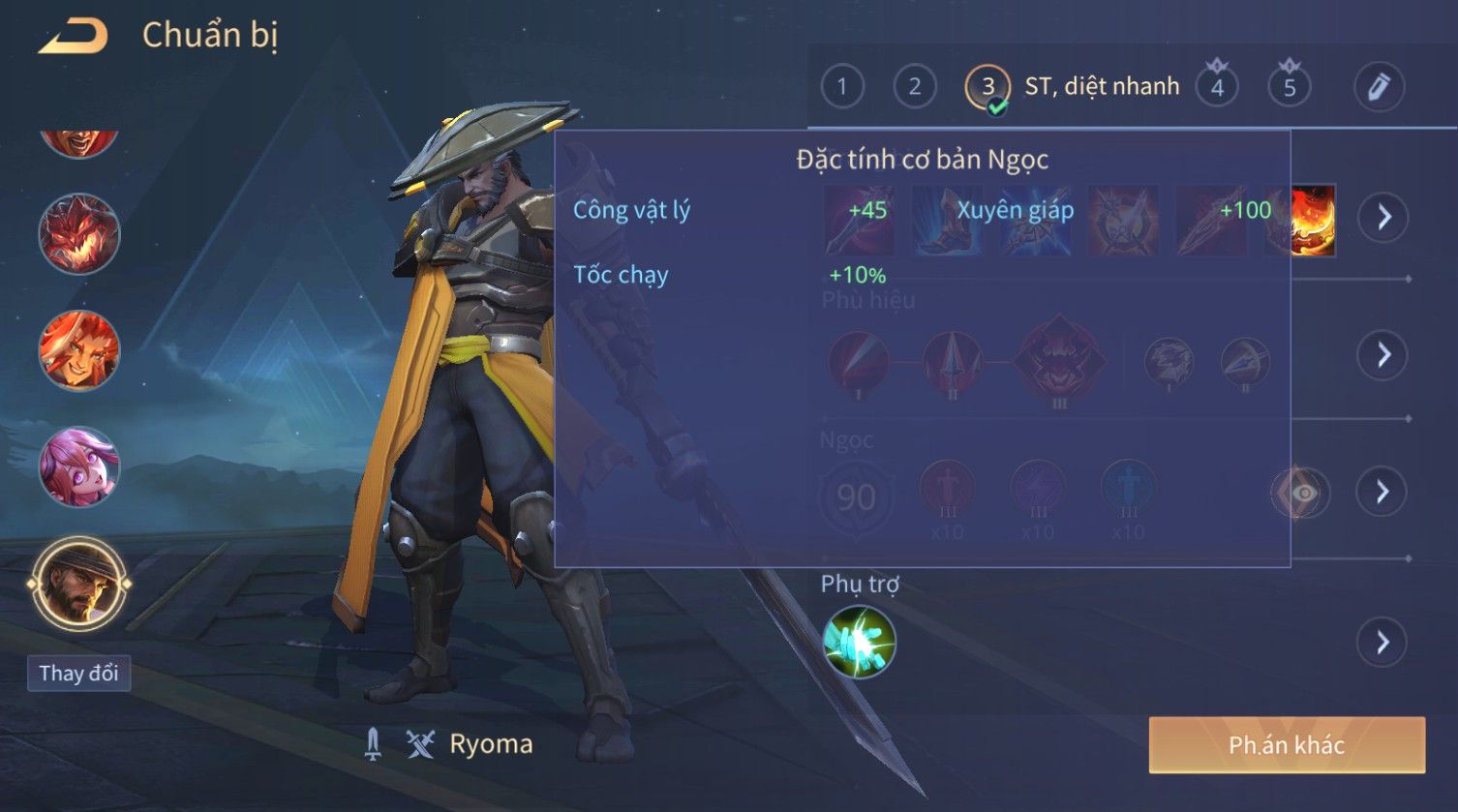This screenshot has width=1458, height=812.
Task: Open the equipment build details arrow
Action: tap(1383, 217)
